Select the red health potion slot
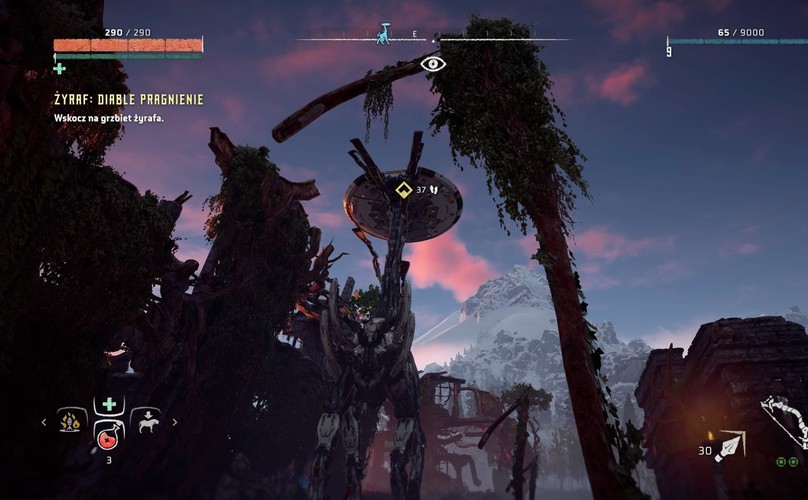This screenshot has width=808, height=500. (108, 436)
